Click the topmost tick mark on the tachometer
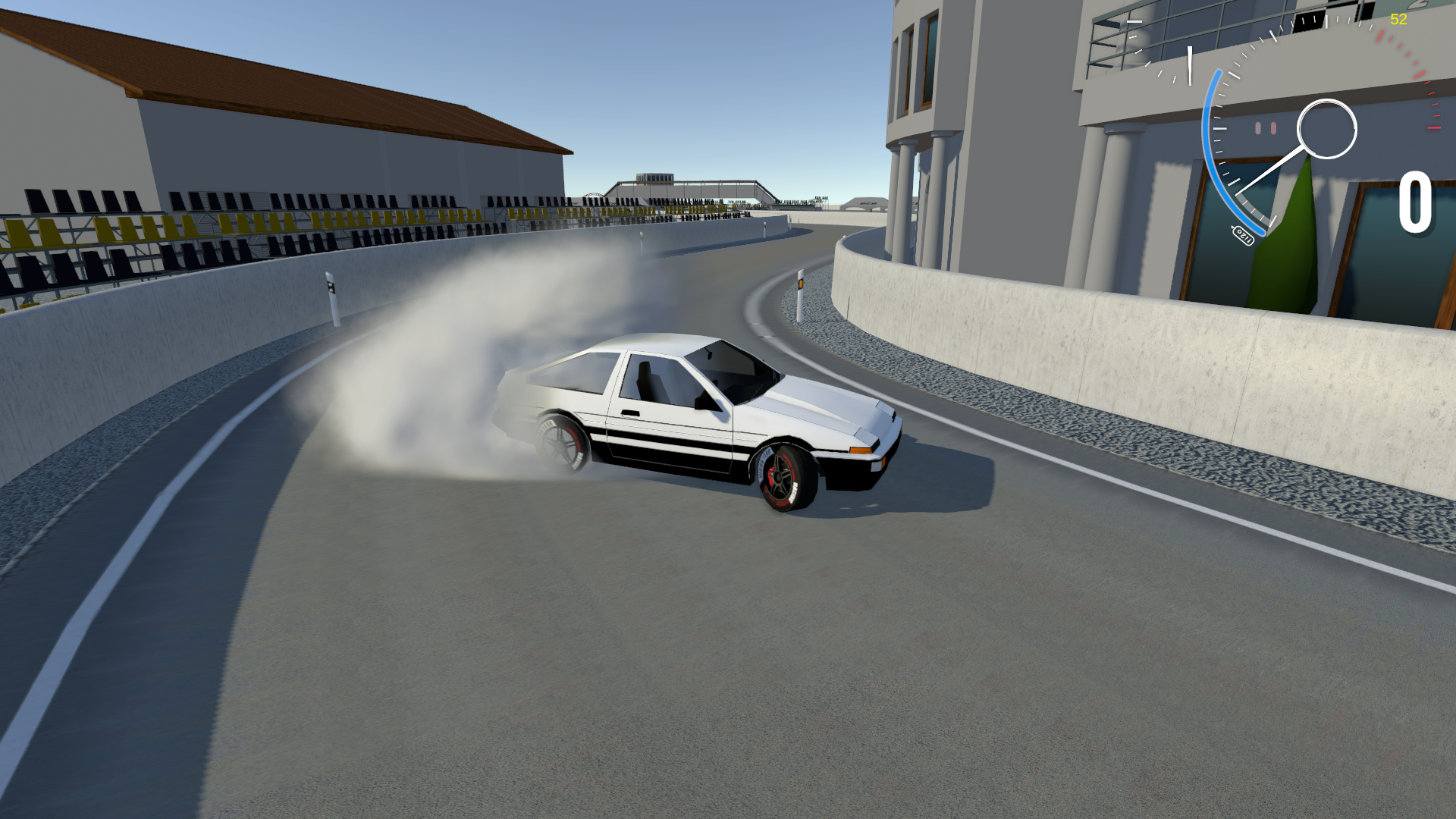The image size is (1456, 819). coord(1326,19)
